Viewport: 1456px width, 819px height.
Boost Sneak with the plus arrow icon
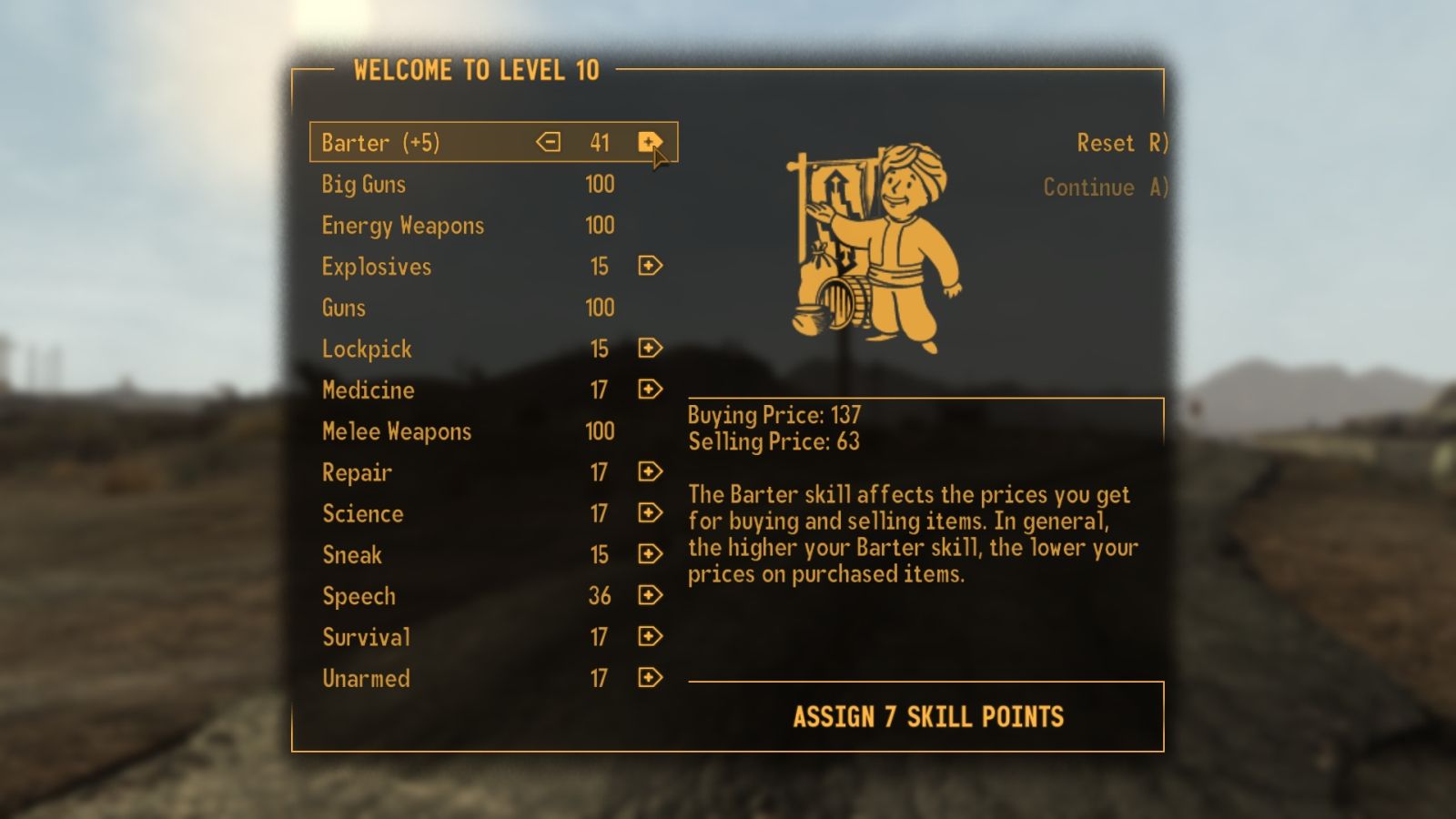click(x=648, y=554)
